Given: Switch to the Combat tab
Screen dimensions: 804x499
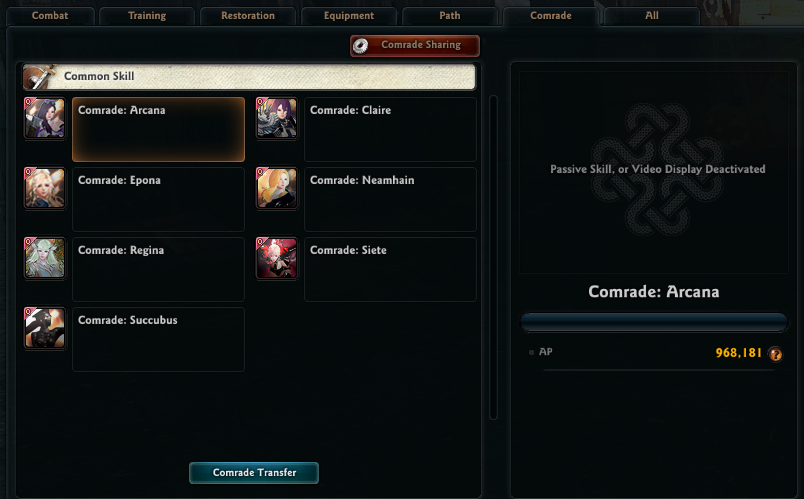Looking at the screenshot, I should click(x=50, y=16).
